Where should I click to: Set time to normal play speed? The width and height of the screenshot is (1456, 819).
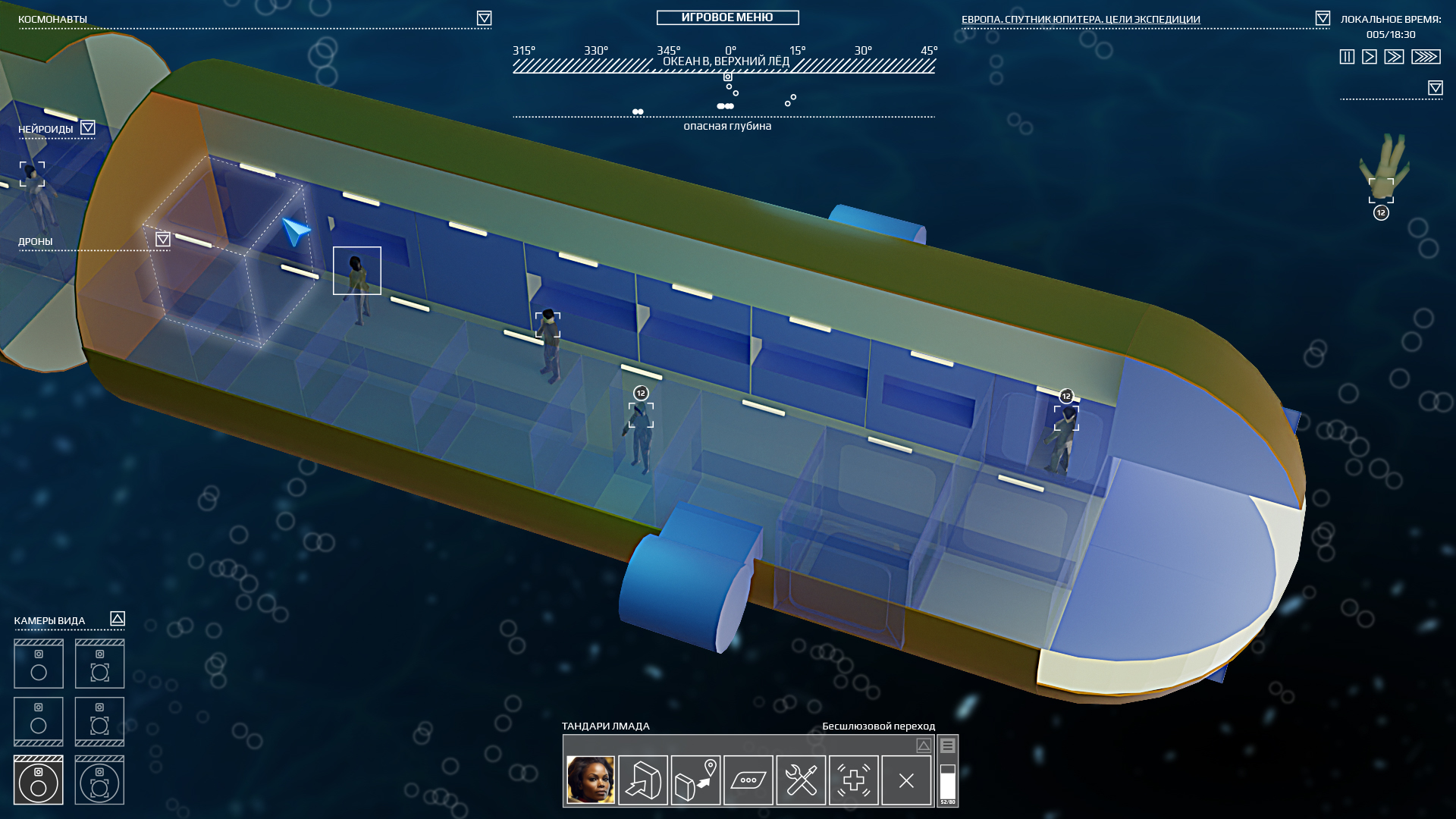1370,57
